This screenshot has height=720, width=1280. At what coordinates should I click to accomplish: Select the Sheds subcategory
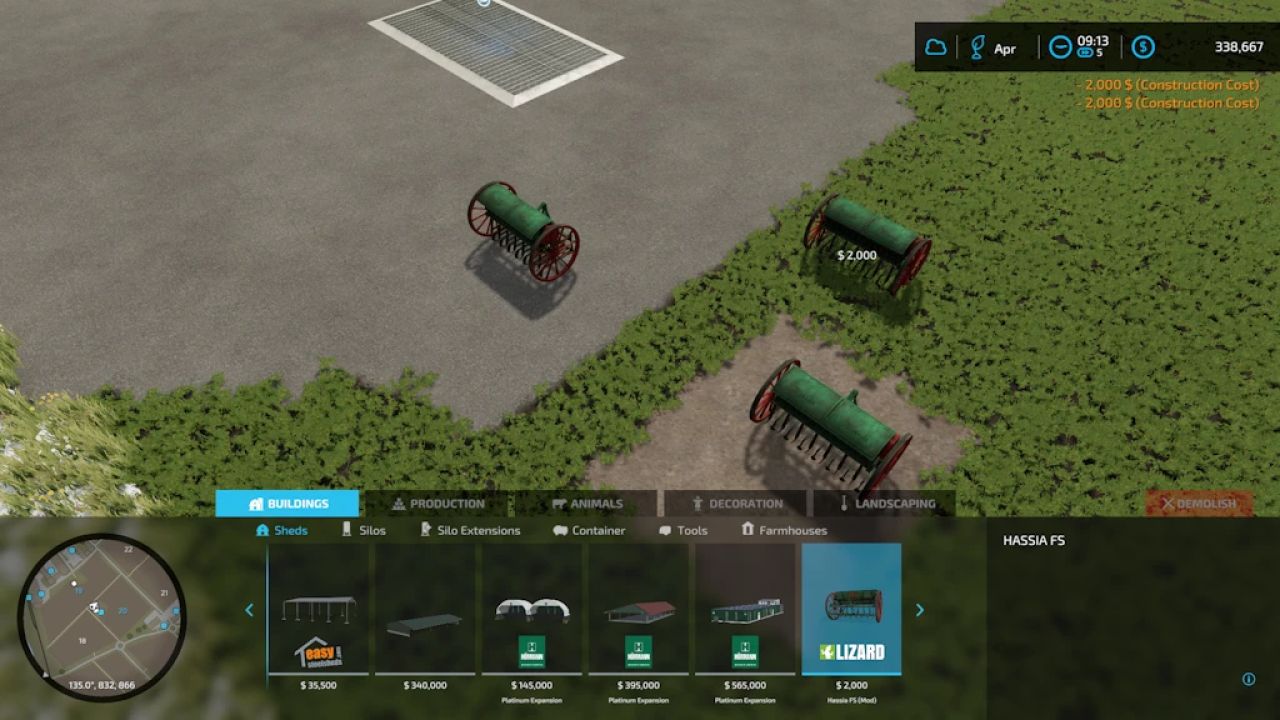tap(282, 530)
